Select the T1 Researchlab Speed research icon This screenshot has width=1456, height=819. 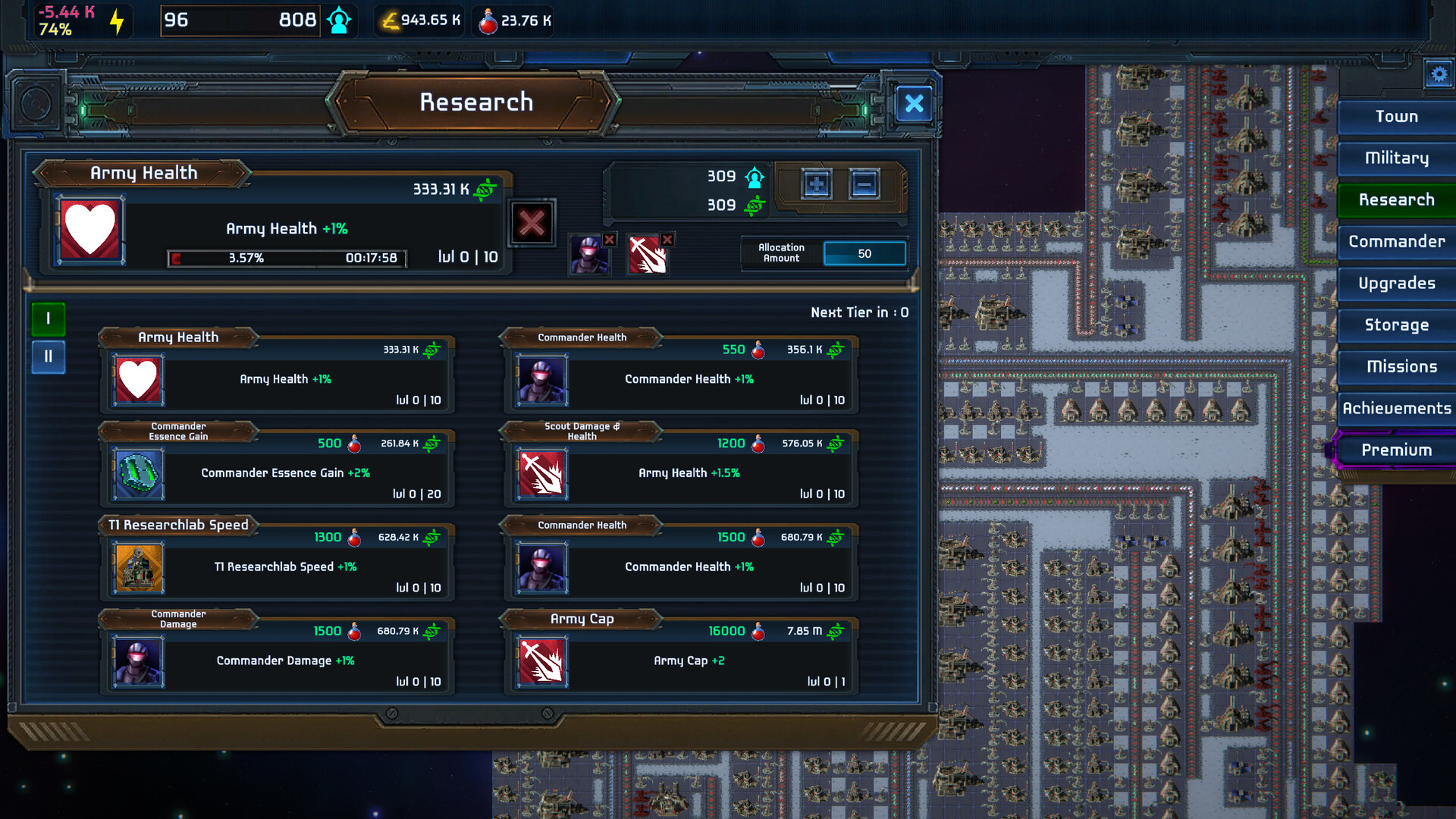tap(138, 567)
